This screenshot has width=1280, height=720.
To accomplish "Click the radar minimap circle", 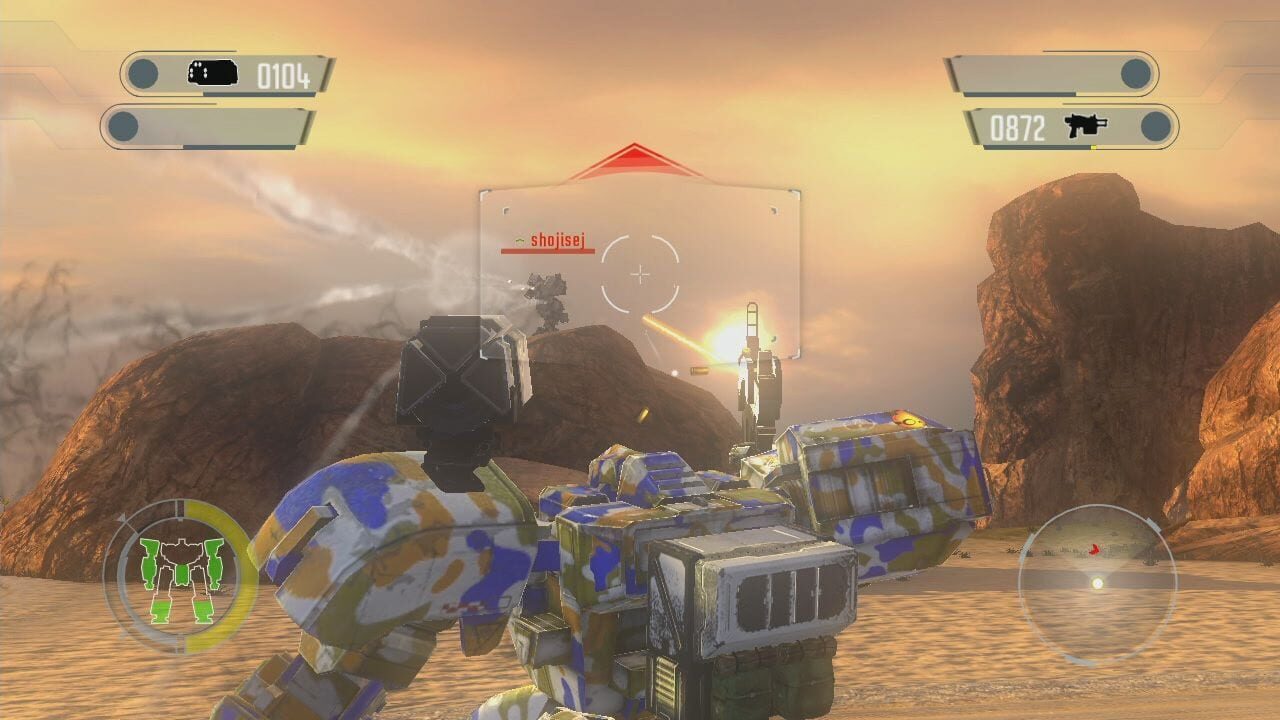I will pos(1100,580).
